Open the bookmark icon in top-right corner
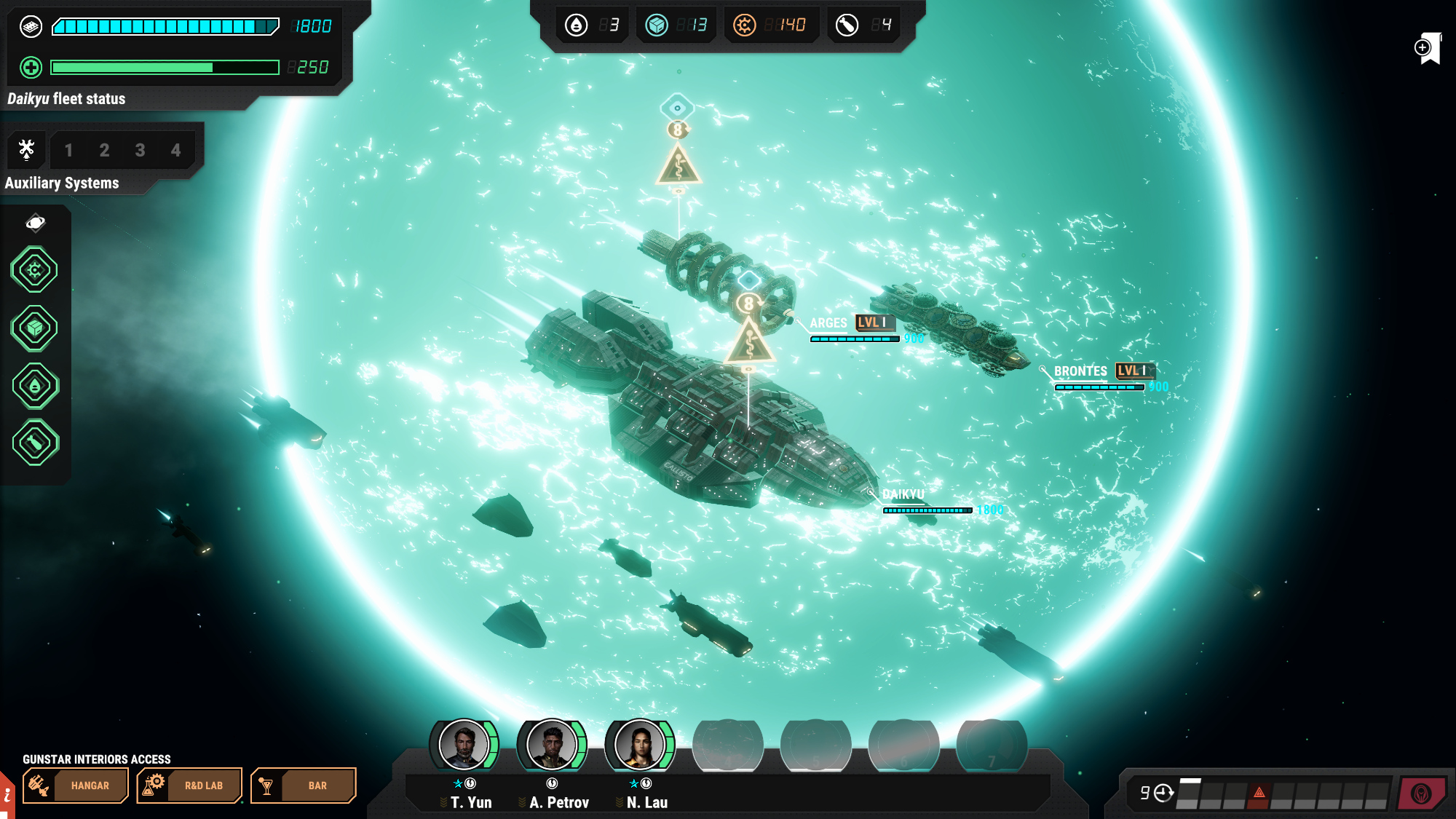Screen dimensions: 1456x819 click(1428, 48)
